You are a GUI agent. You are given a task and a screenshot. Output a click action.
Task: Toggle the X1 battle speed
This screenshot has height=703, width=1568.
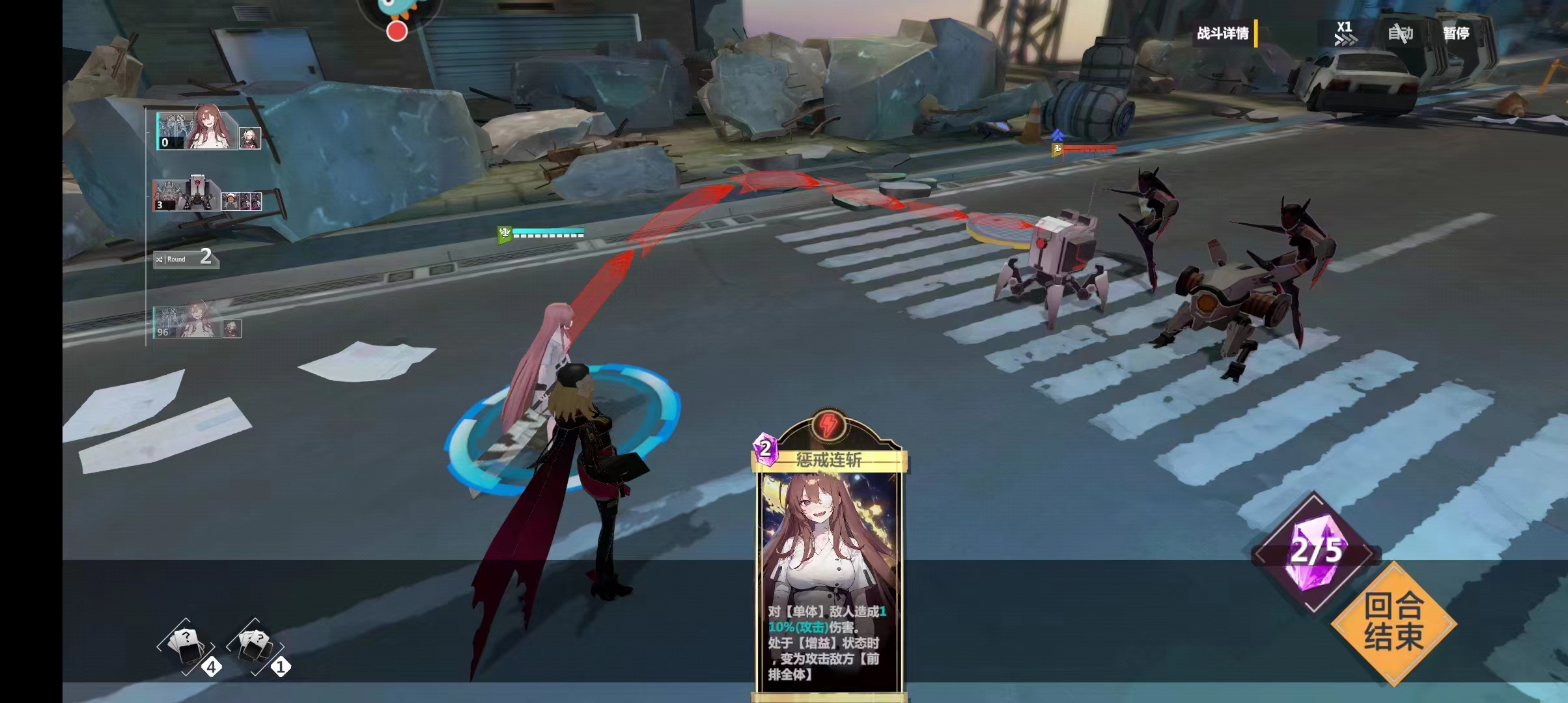[x=1344, y=33]
